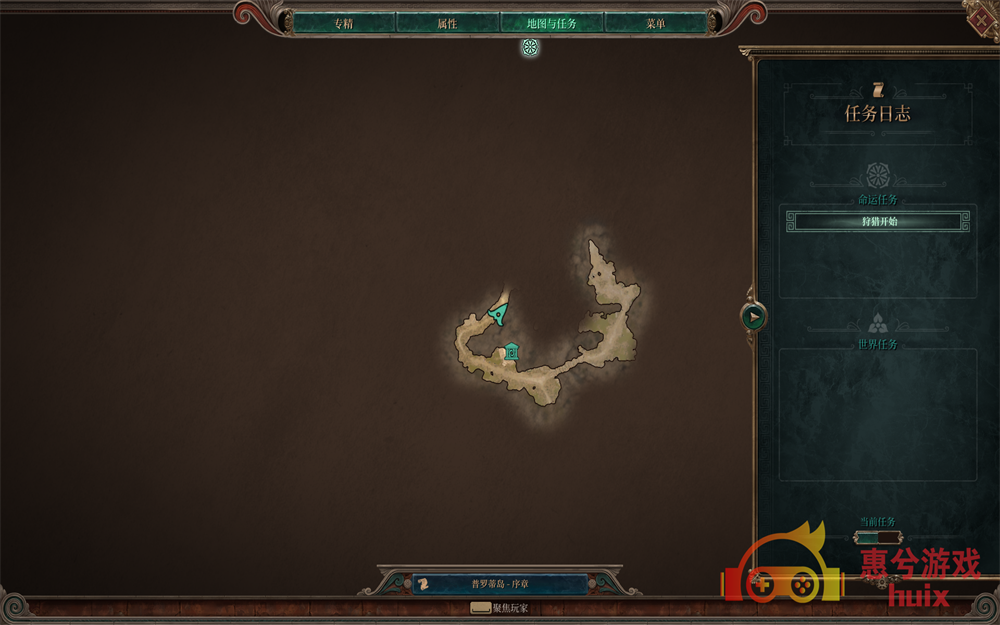
Task: Select the 狩猎开始 quest entry
Action: pyautogui.click(x=879, y=221)
